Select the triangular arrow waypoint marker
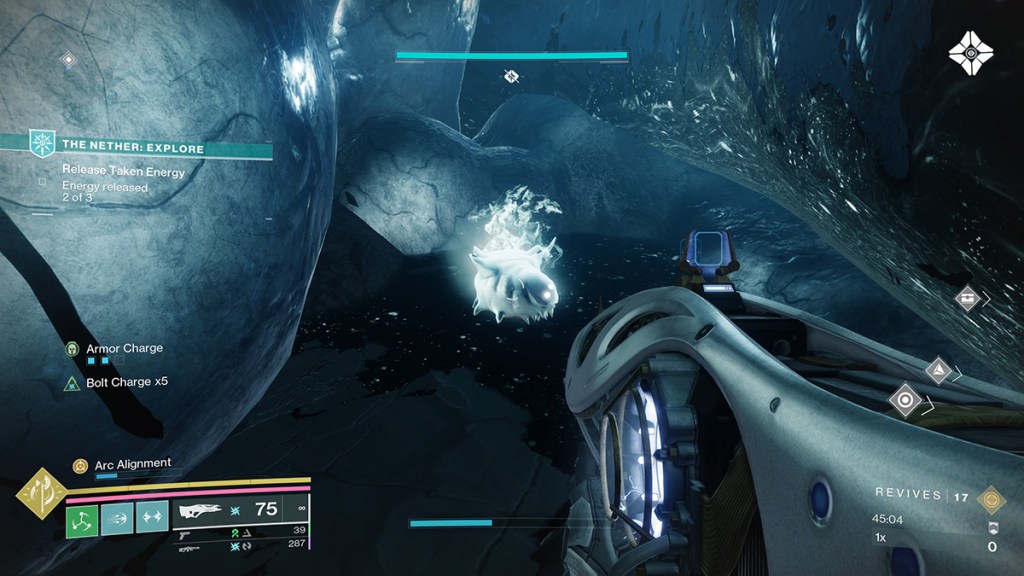 click(938, 371)
